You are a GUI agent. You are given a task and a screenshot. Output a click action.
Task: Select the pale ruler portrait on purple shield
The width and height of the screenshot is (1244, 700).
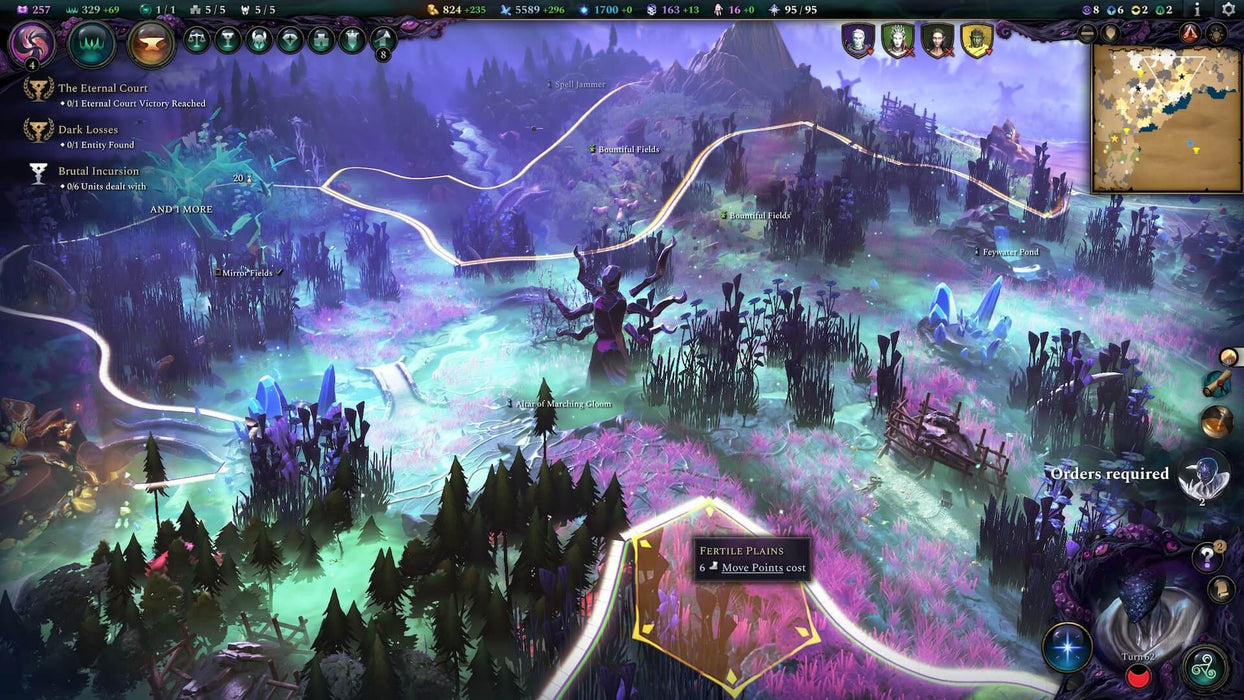coord(857,40)
